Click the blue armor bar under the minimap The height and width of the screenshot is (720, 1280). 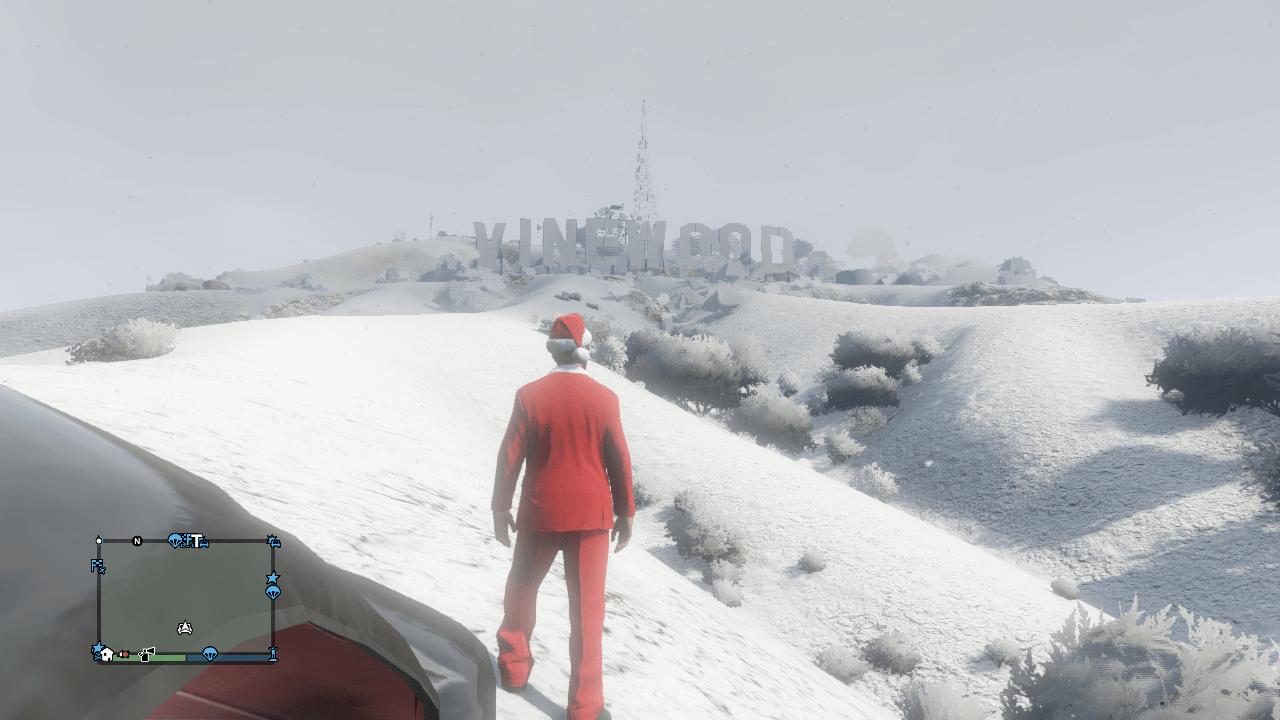230,659
